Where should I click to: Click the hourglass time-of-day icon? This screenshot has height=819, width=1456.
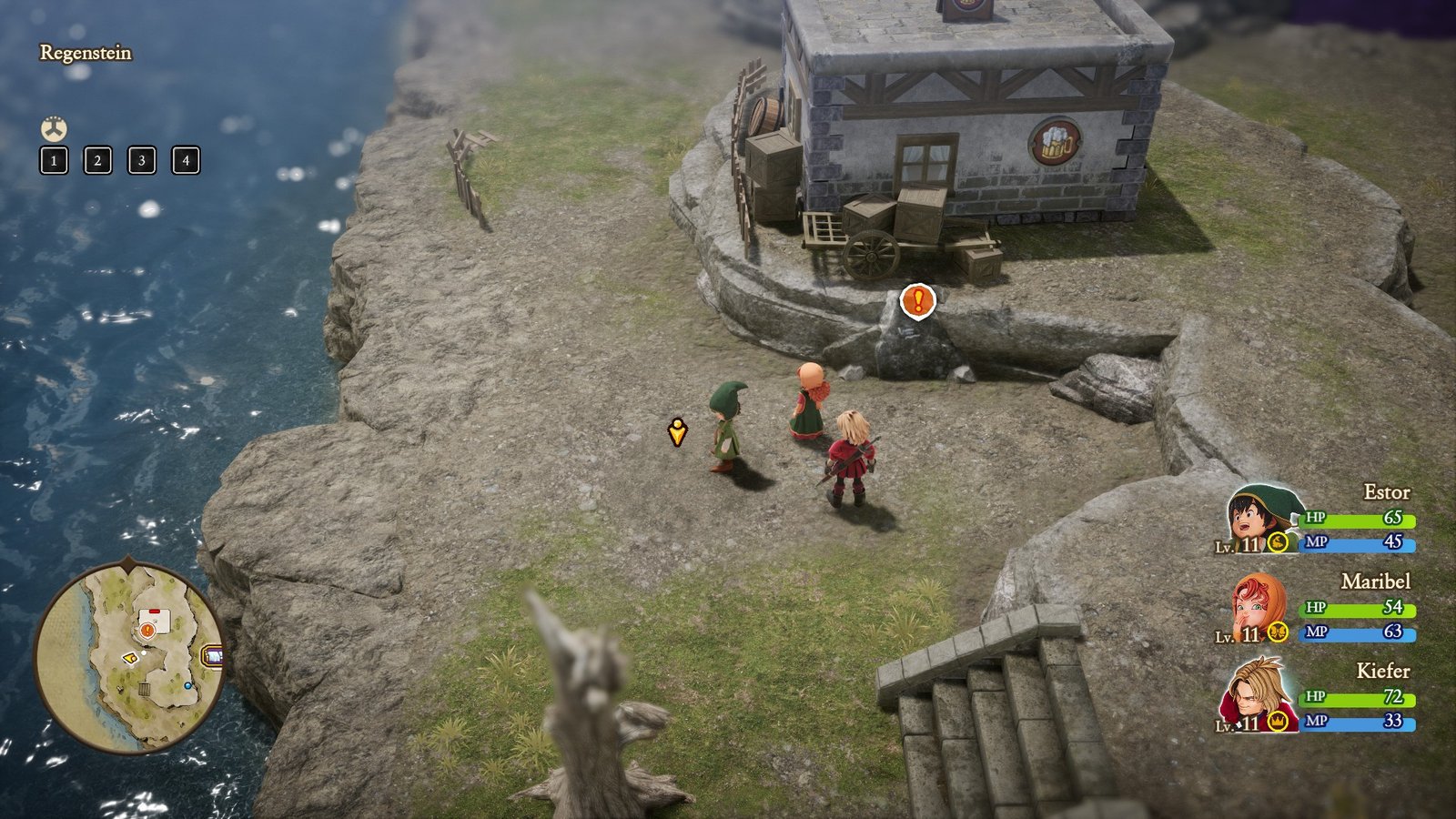54,129
